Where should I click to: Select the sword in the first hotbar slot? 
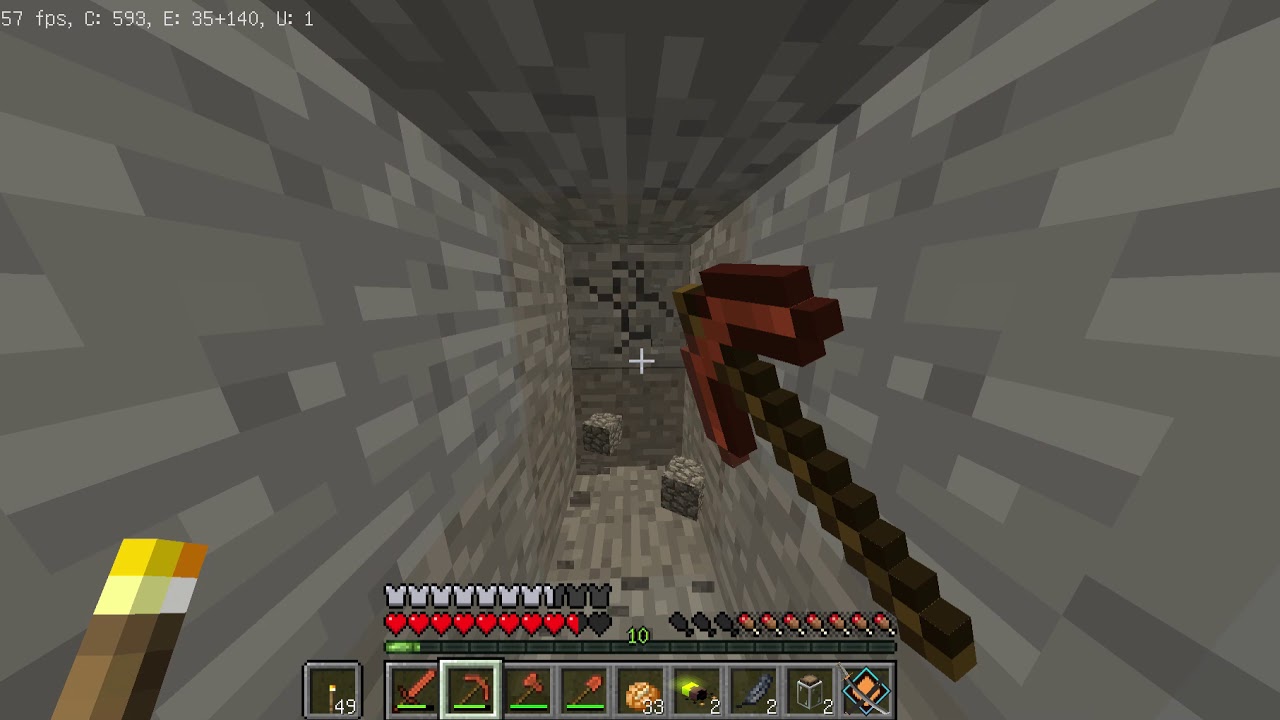pyautogui.click(x=413, y=690)
